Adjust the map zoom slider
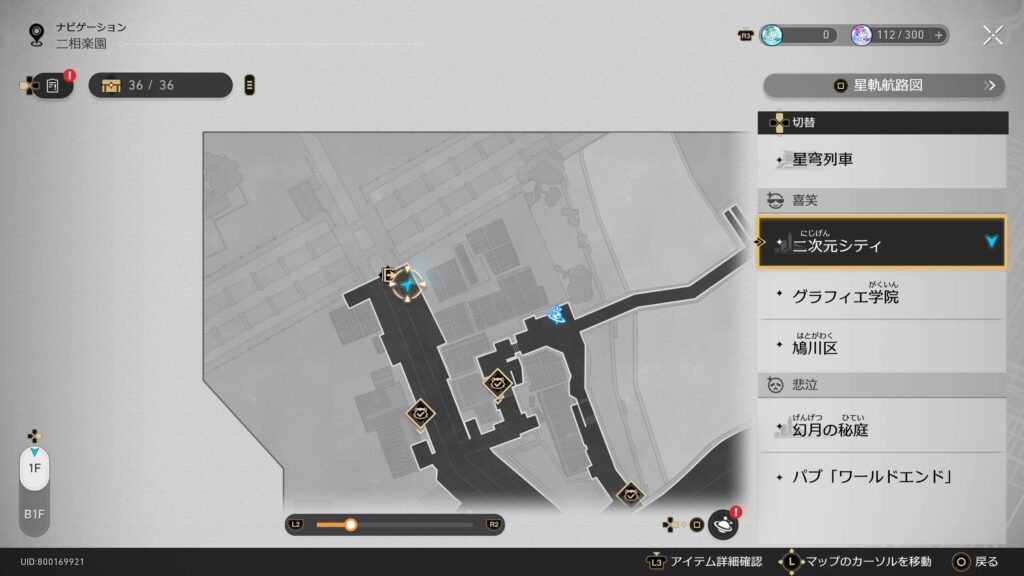This screenshot has width=1024, height=576. (351, 524)
